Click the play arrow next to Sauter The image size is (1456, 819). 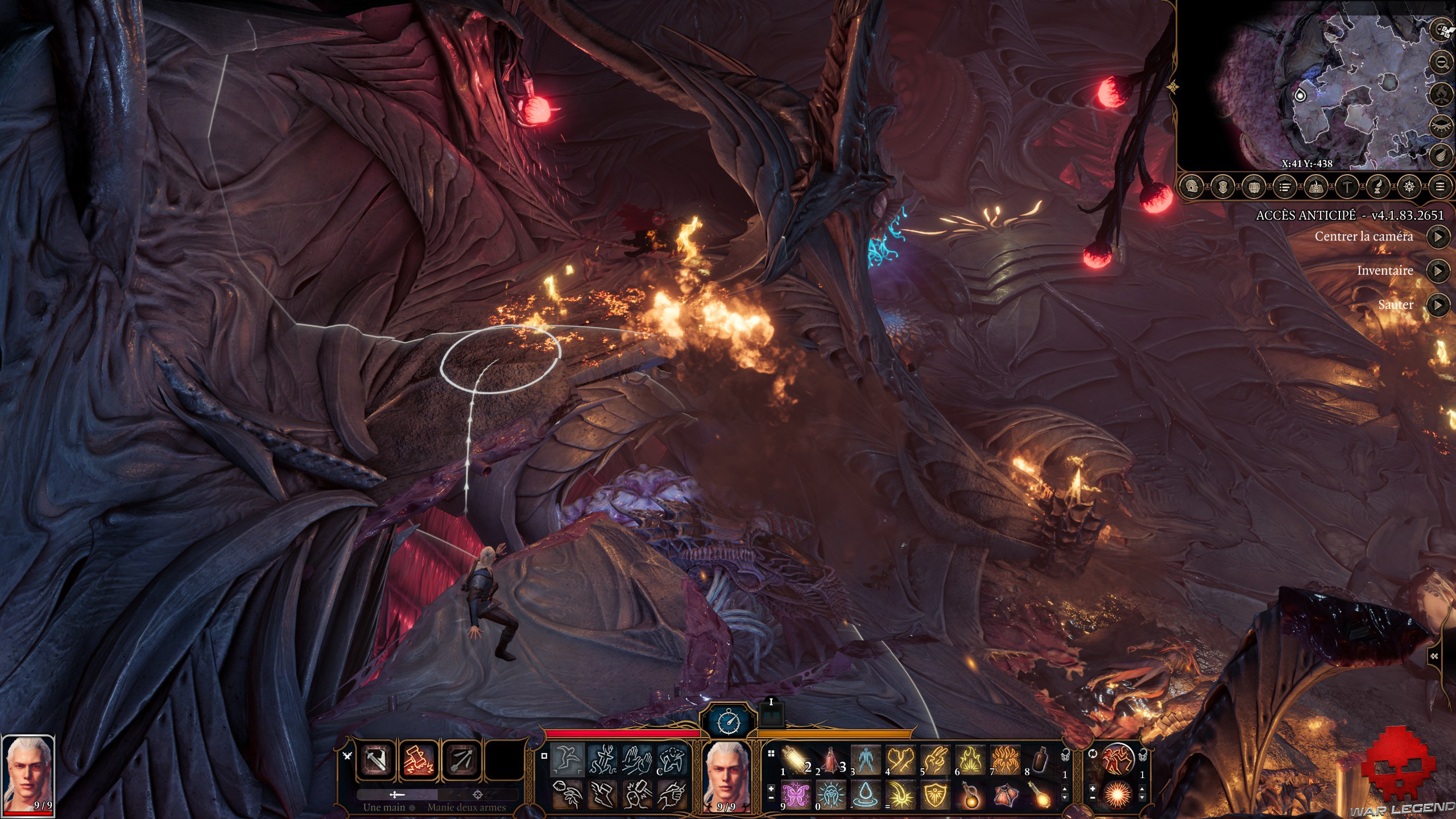click(x=1438, y=305)
